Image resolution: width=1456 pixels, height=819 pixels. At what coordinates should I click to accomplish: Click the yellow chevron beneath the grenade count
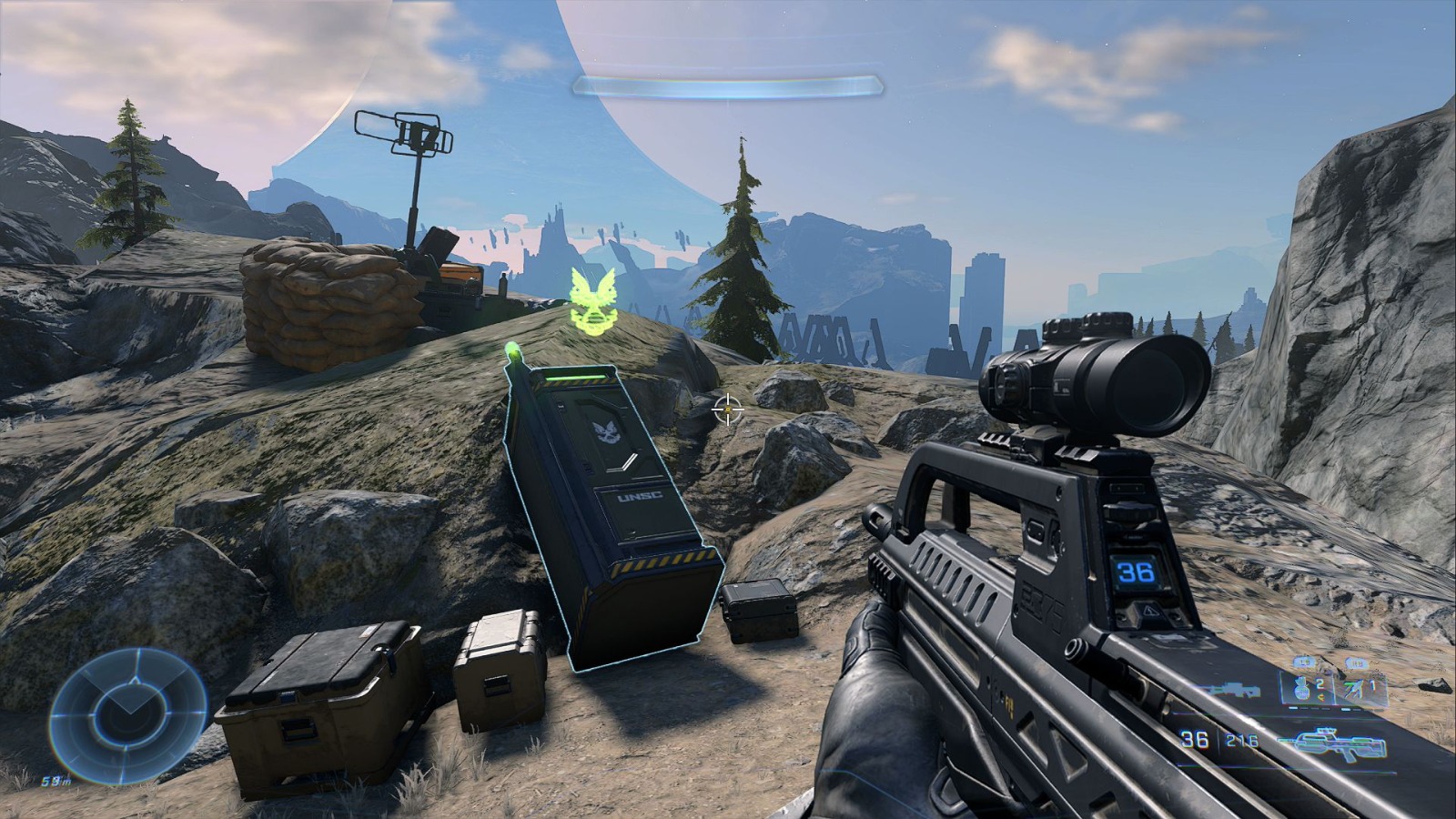1322,699
